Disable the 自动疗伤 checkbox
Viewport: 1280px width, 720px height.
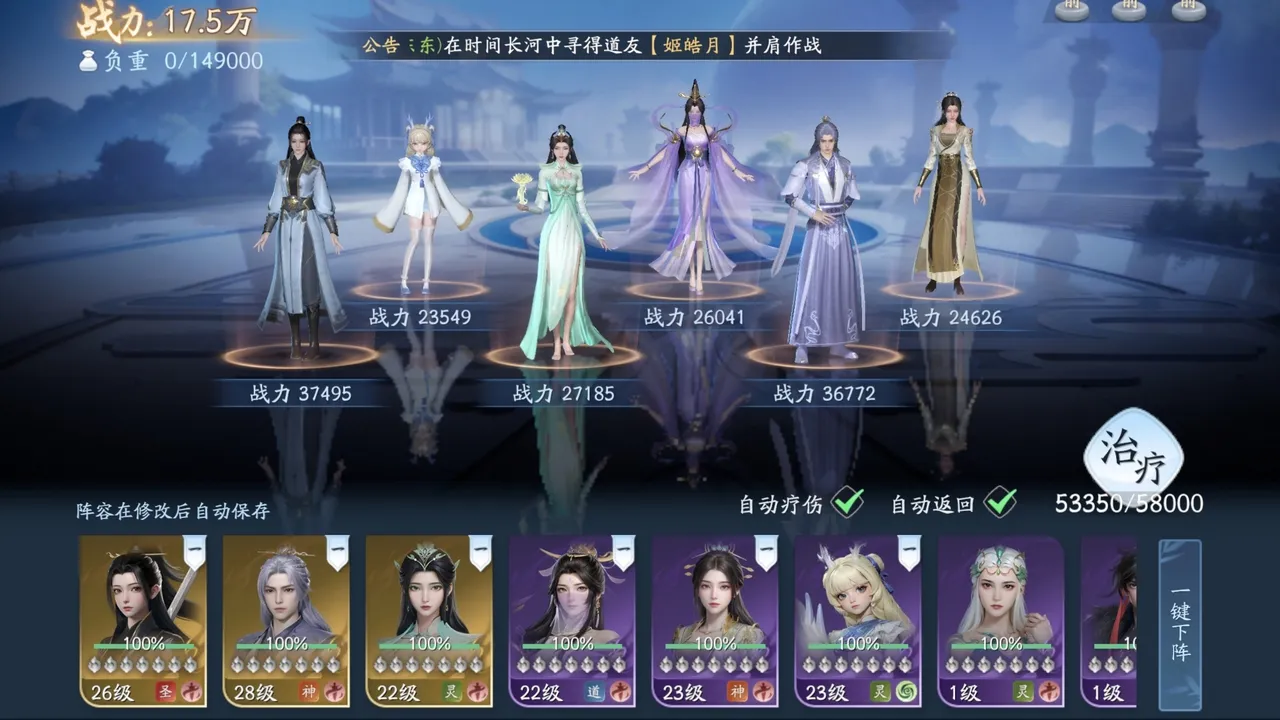848,503
